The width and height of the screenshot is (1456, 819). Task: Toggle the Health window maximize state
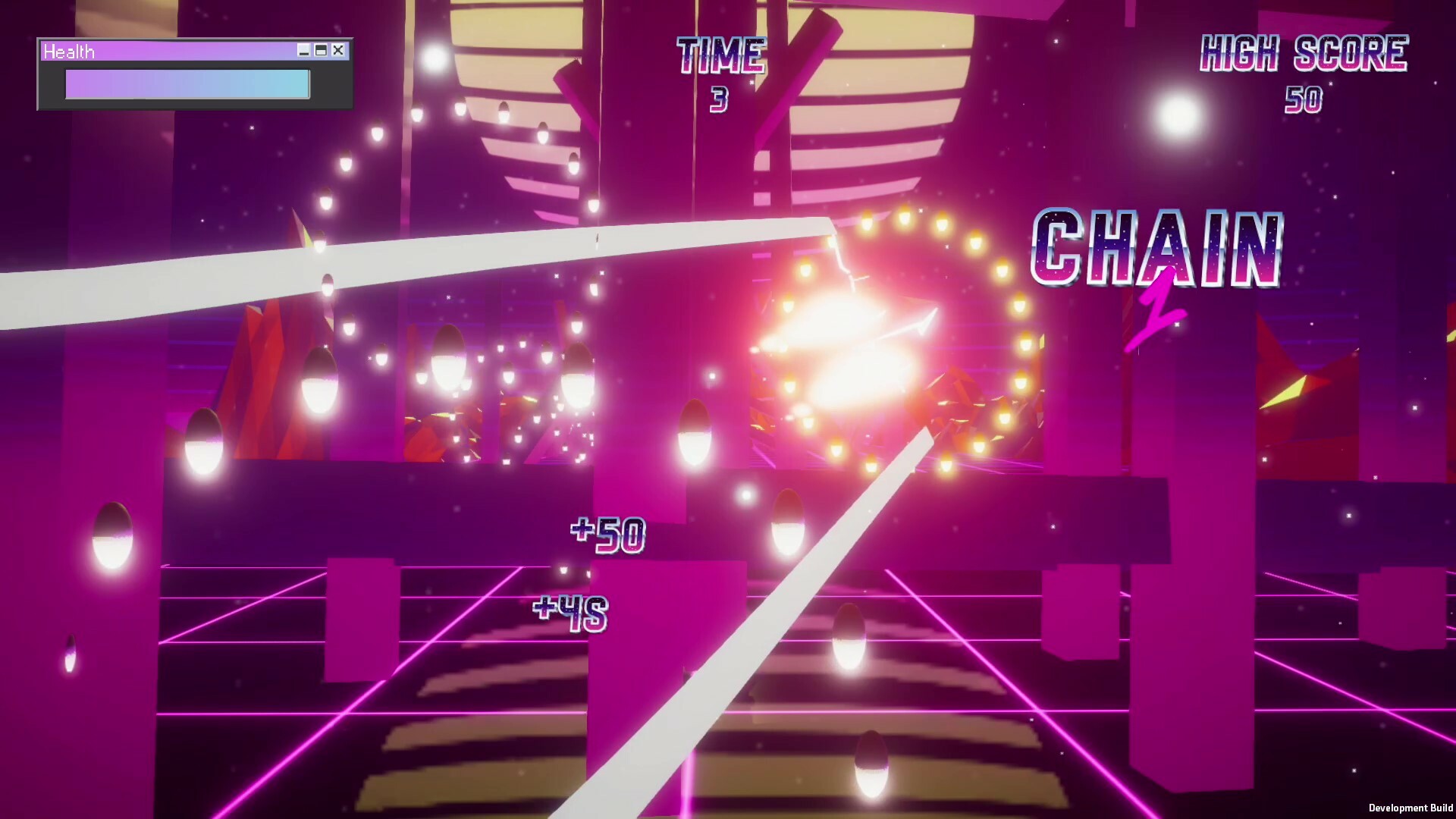321,50
